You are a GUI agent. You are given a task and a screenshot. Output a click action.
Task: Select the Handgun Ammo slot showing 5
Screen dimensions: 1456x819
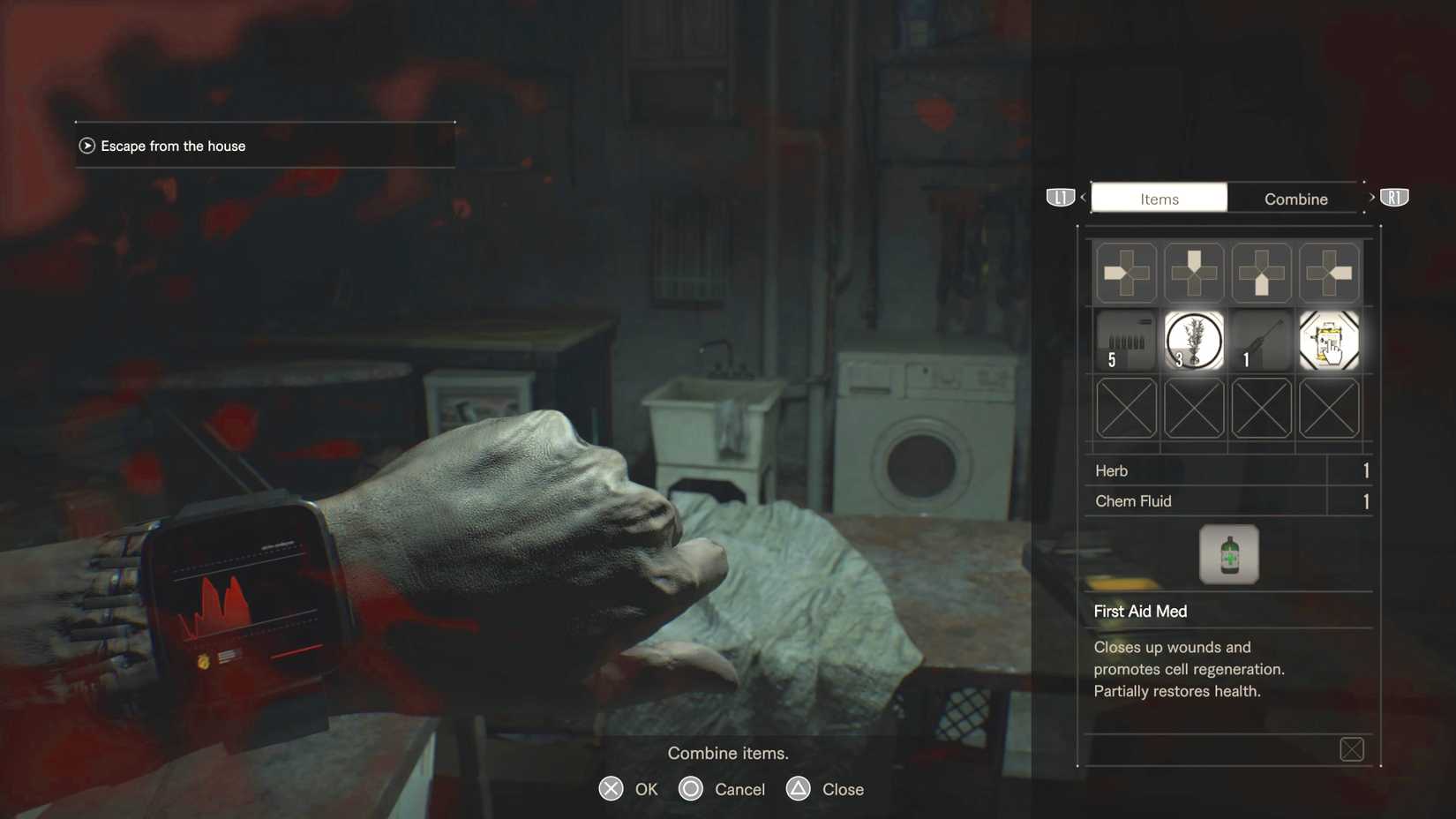click(x=1126, y=342)
